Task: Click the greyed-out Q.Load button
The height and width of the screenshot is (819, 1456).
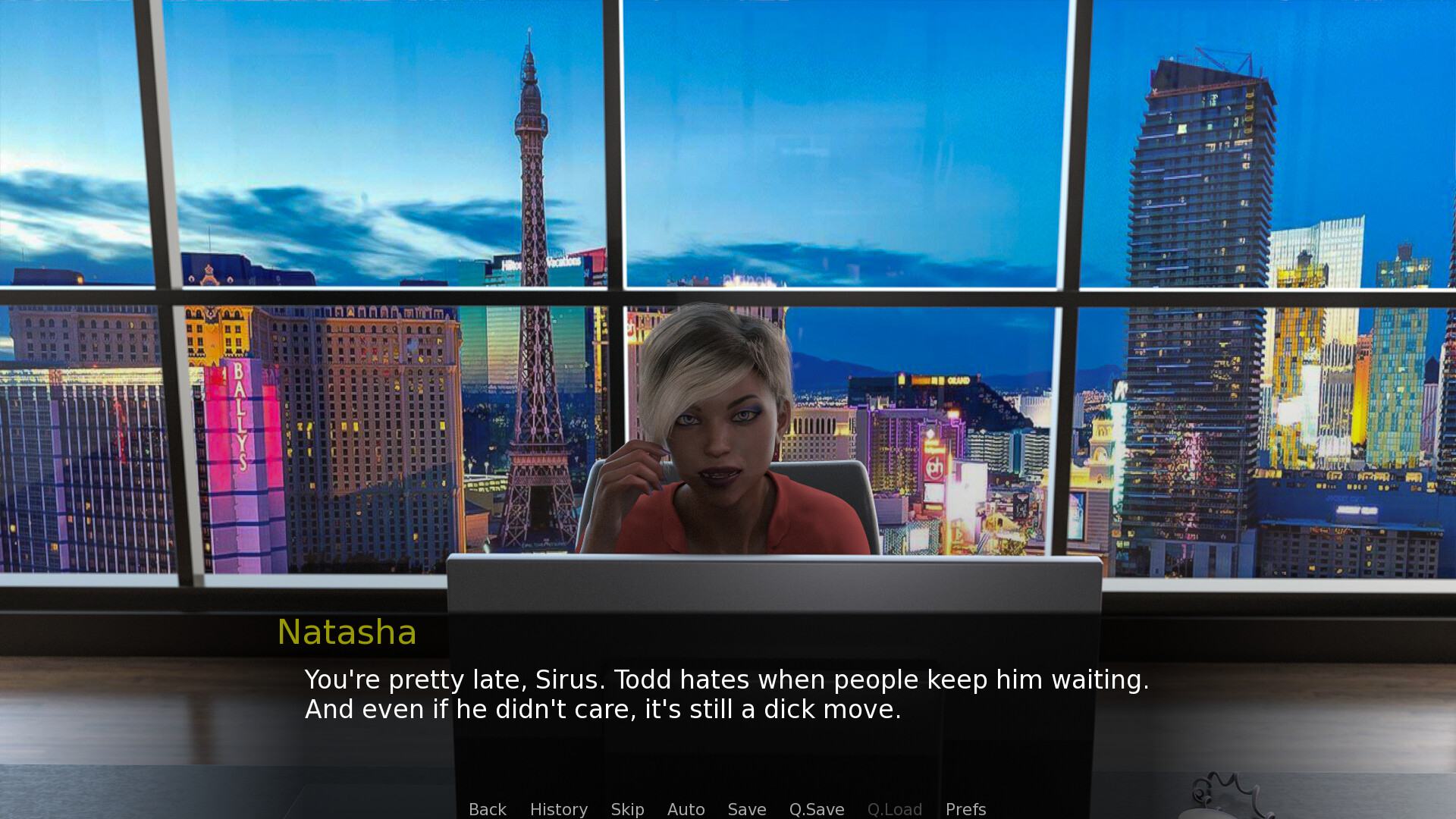Action: 894,809
